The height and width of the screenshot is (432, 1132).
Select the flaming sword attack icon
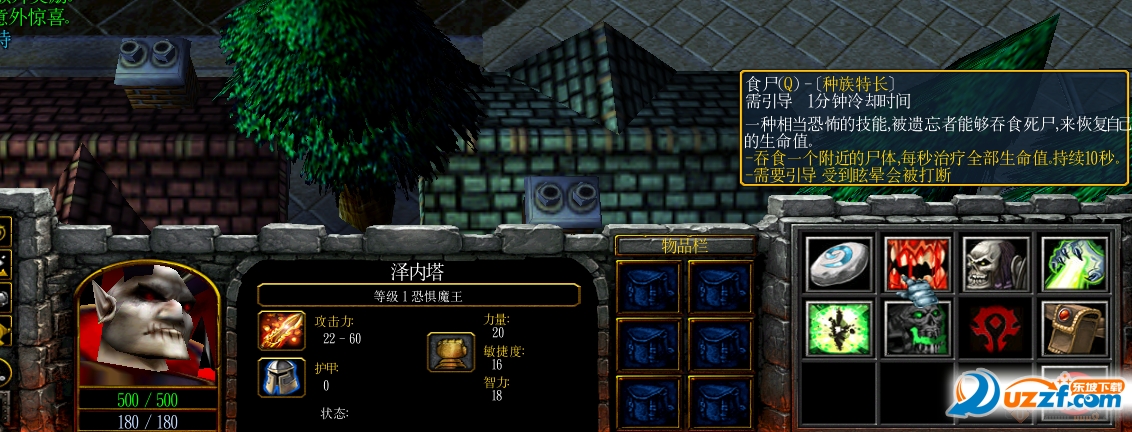(x=281, y=330)
